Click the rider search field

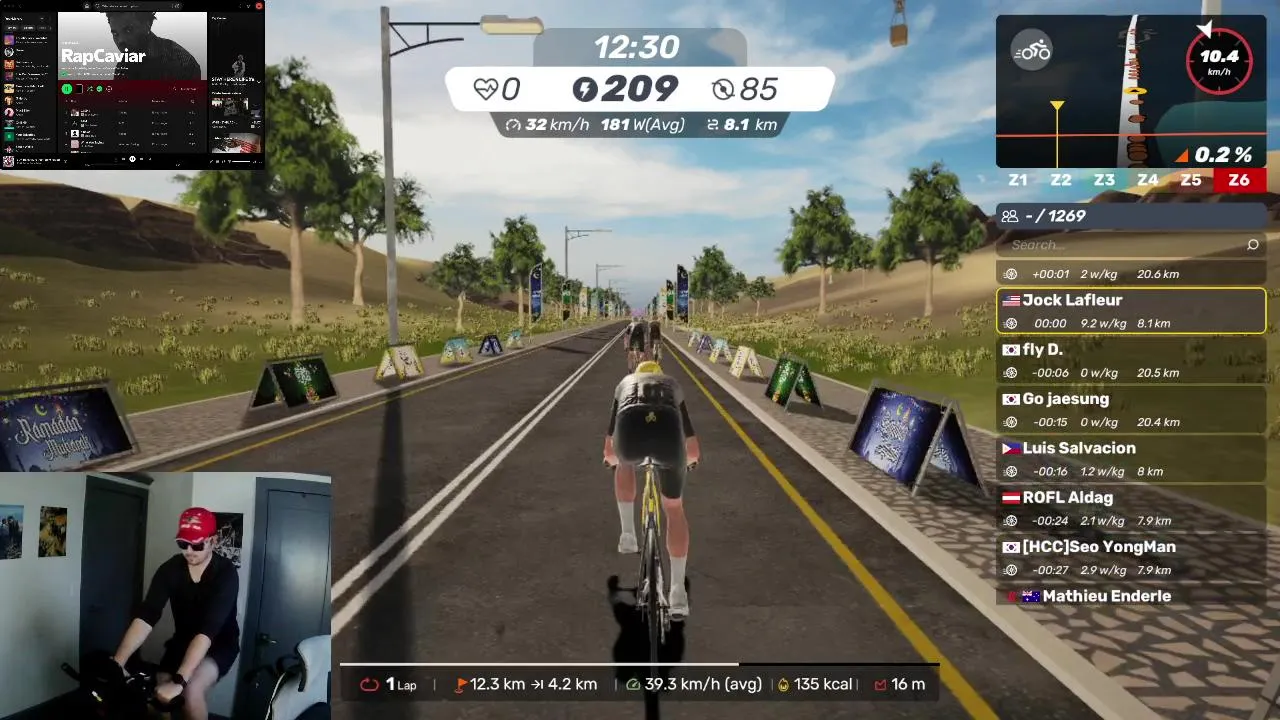pos(1120,244)
